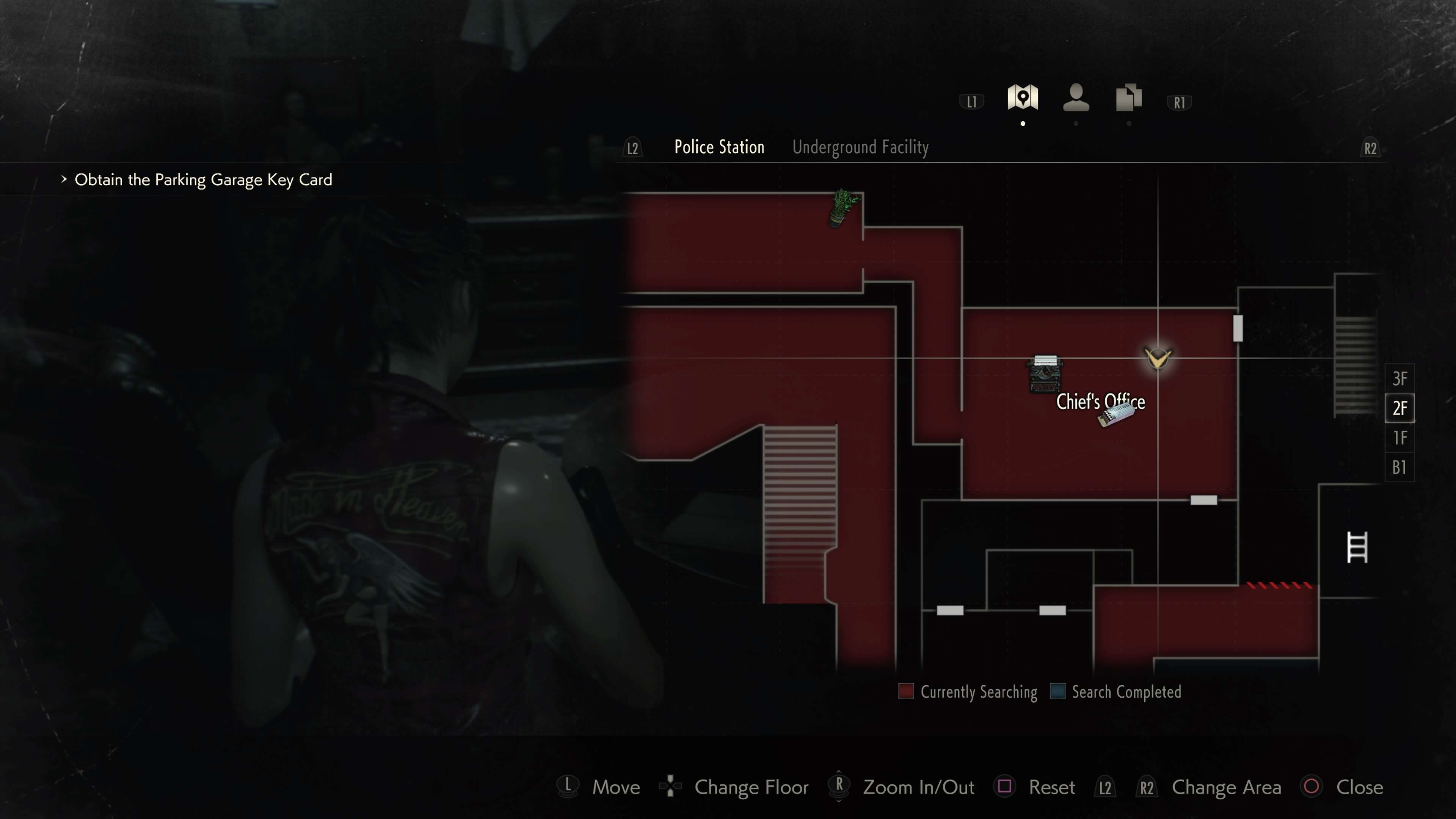Switch to the Police Station area tab
1456x819 pixels.
(719, 147)
